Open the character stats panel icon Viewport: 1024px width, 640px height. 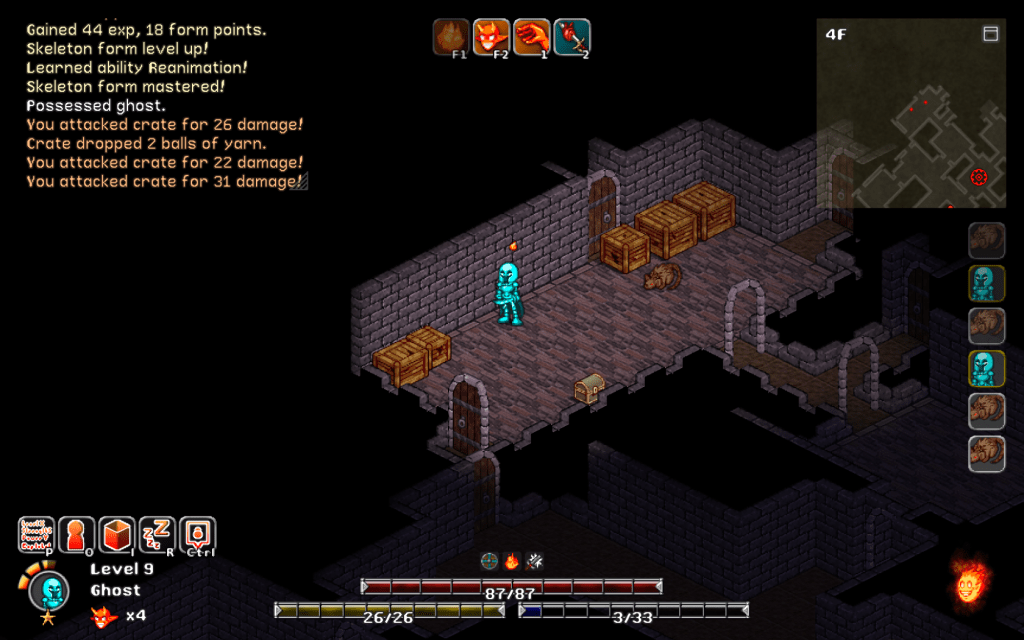tap(36, 535)
